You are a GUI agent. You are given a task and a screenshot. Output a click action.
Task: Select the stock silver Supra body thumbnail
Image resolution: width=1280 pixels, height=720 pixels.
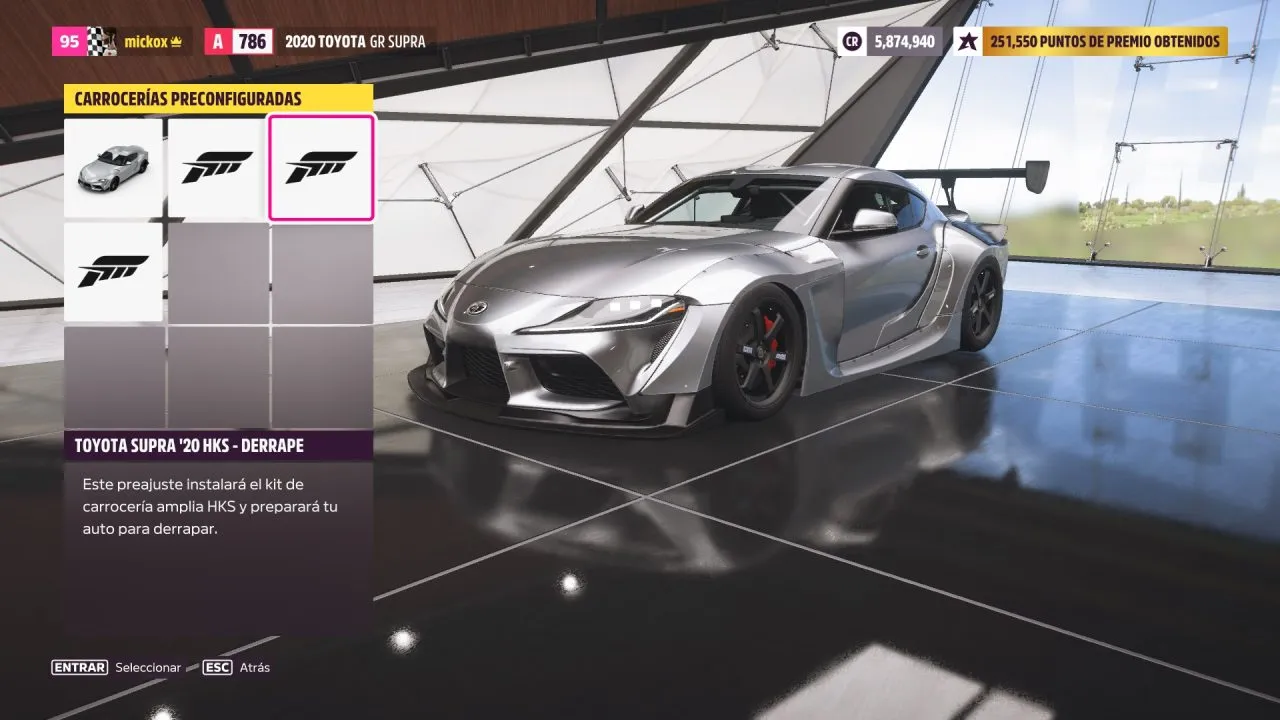[x=113, y=168]
